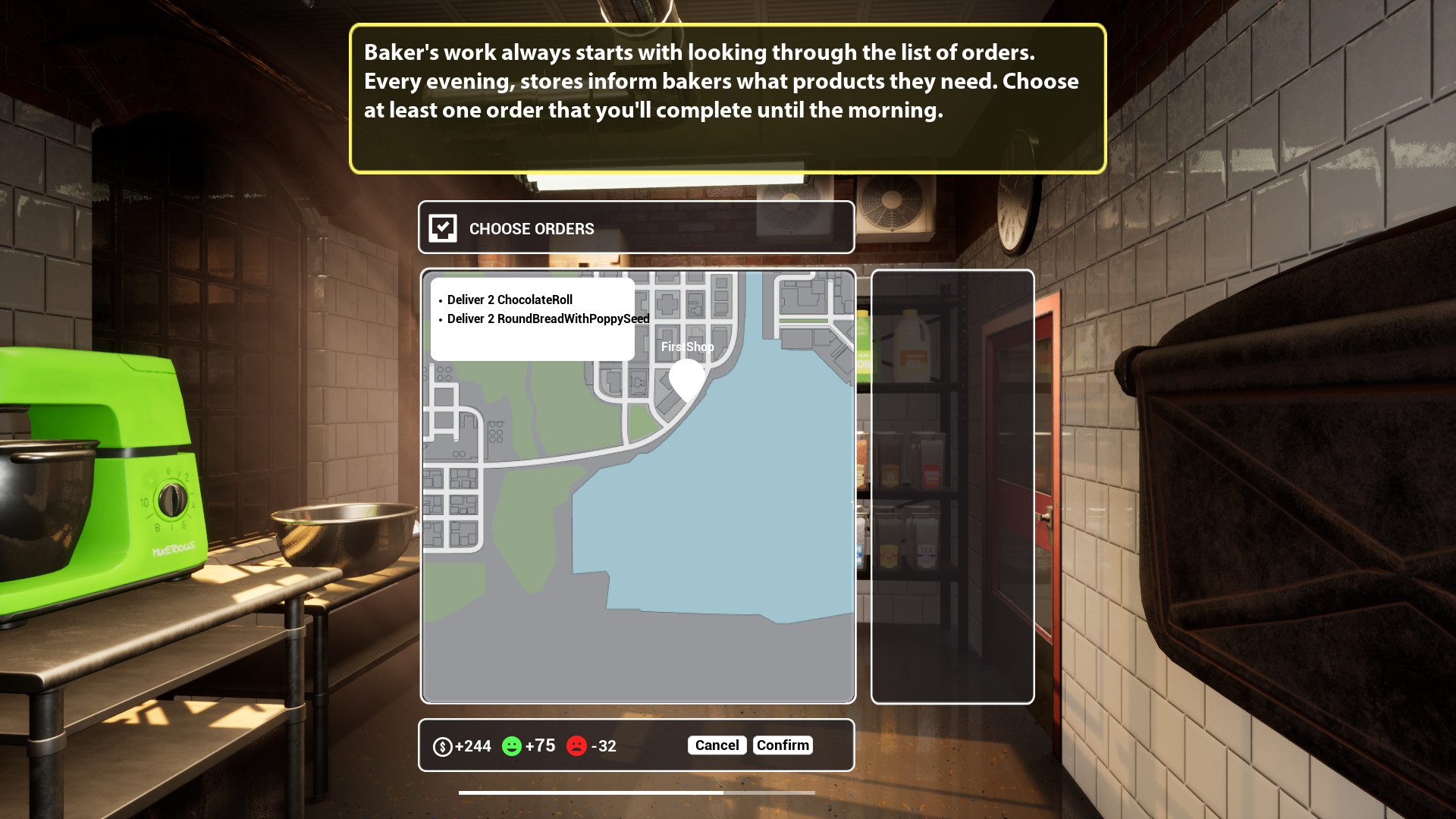Click the checkbox icon beside CHOOSE ORDERS
The width and height of the screenshot is (1456, 819).
point(443,228)
